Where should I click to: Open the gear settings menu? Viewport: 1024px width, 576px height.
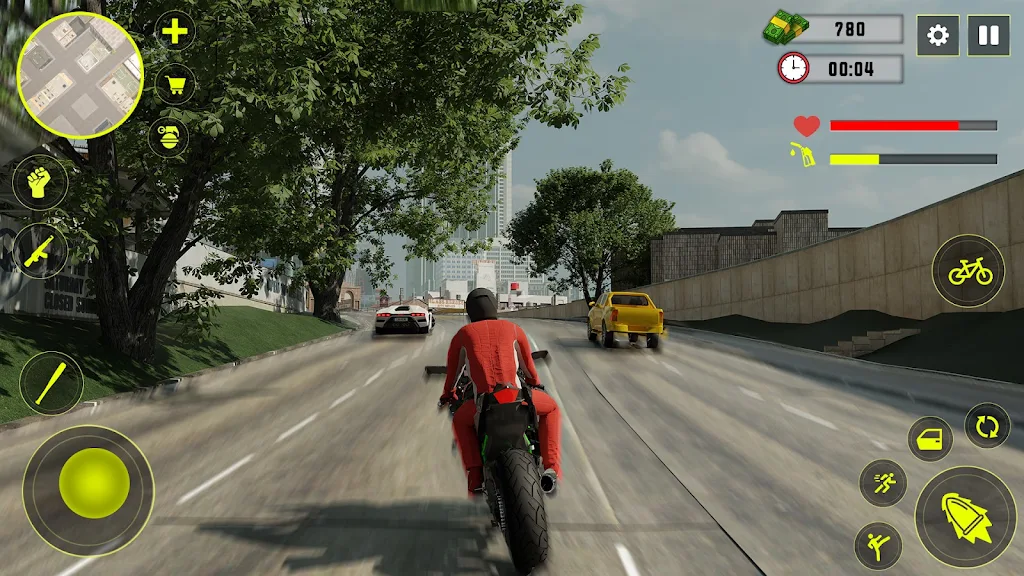[937, 36]
